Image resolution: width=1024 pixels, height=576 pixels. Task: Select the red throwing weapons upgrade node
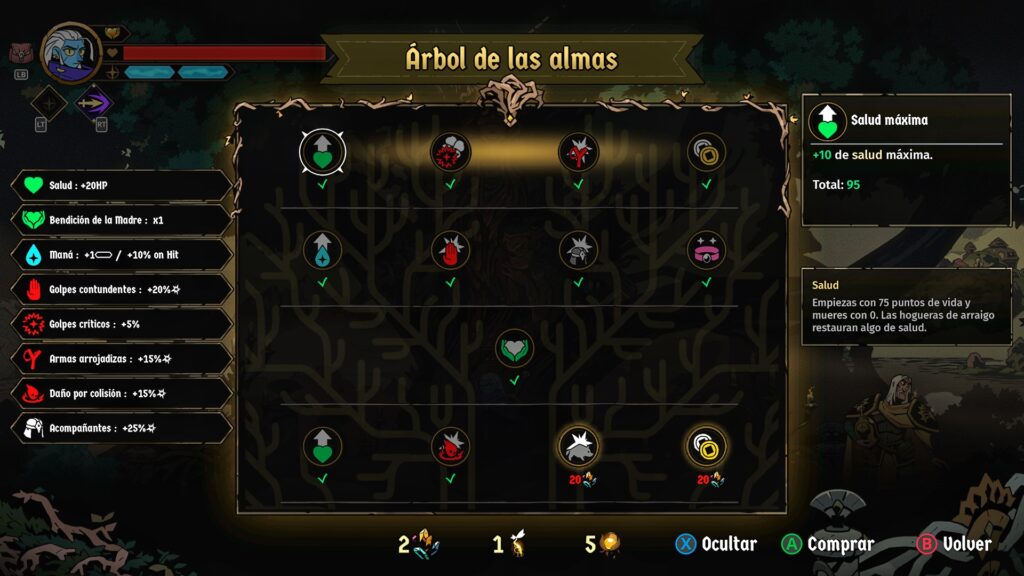pyautogui.click(x=578, y=152)
